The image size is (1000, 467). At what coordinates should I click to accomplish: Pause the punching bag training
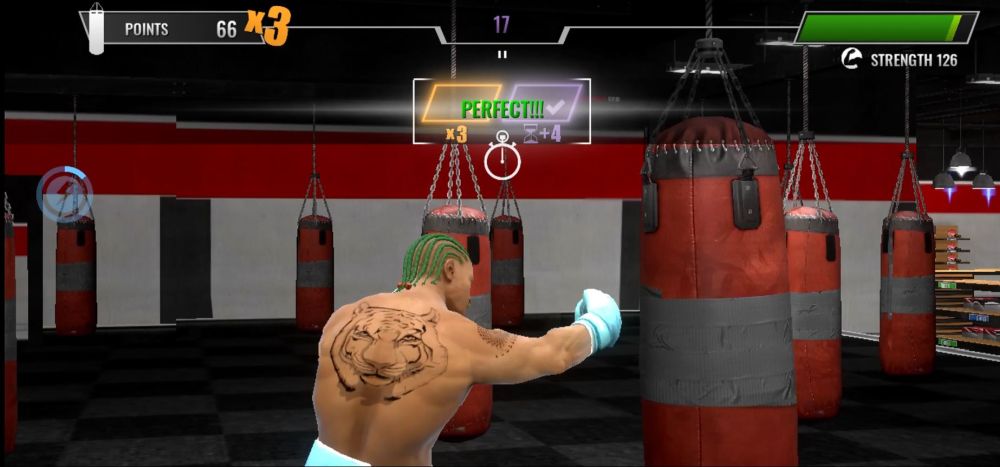tap(501, 55)
